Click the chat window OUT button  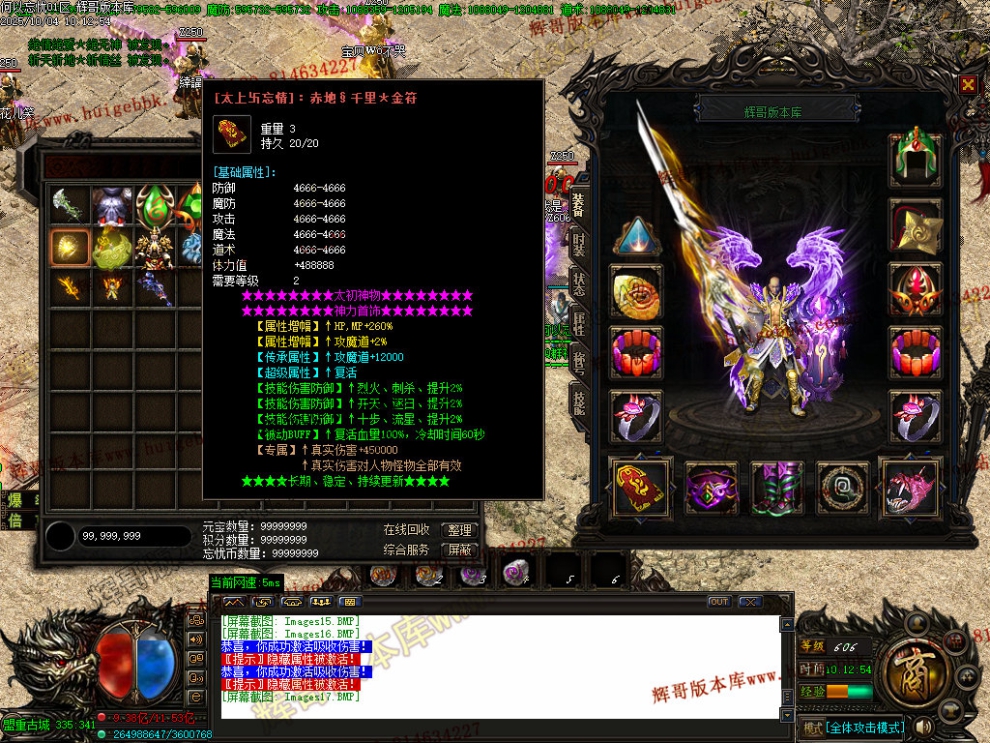[x=718, y=602]
